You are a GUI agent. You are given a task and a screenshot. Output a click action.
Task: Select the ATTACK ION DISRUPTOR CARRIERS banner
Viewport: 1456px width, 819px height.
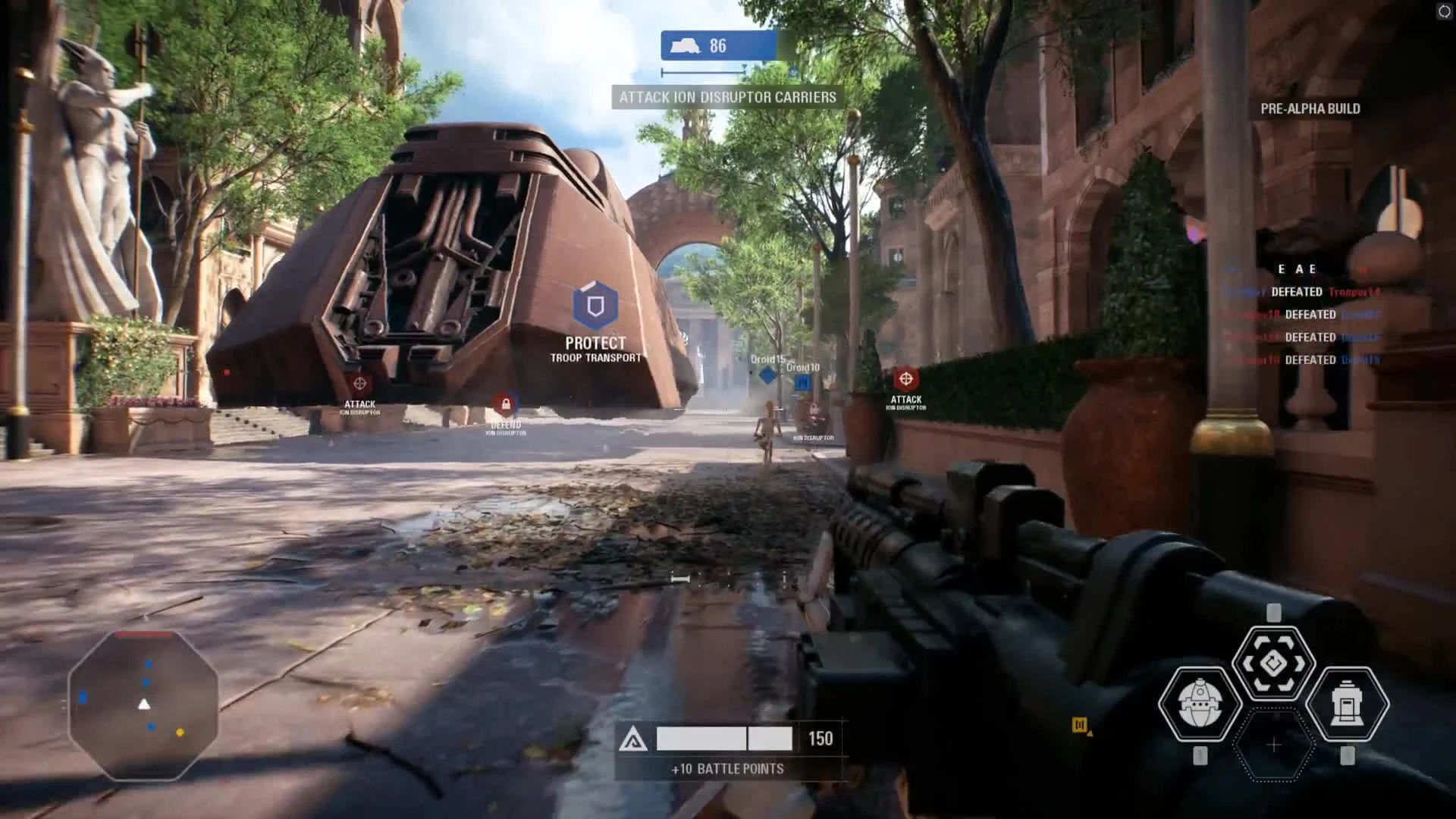[726, 97]
